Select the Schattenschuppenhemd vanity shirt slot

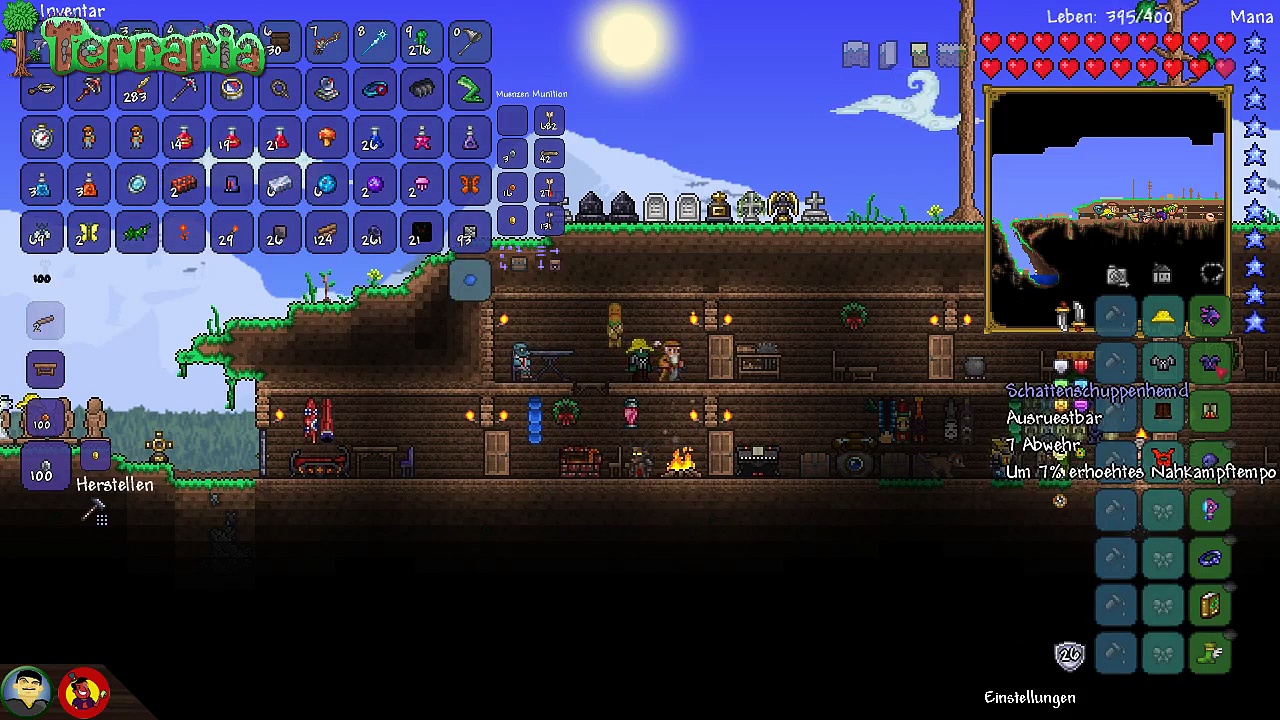point(1210,364)
